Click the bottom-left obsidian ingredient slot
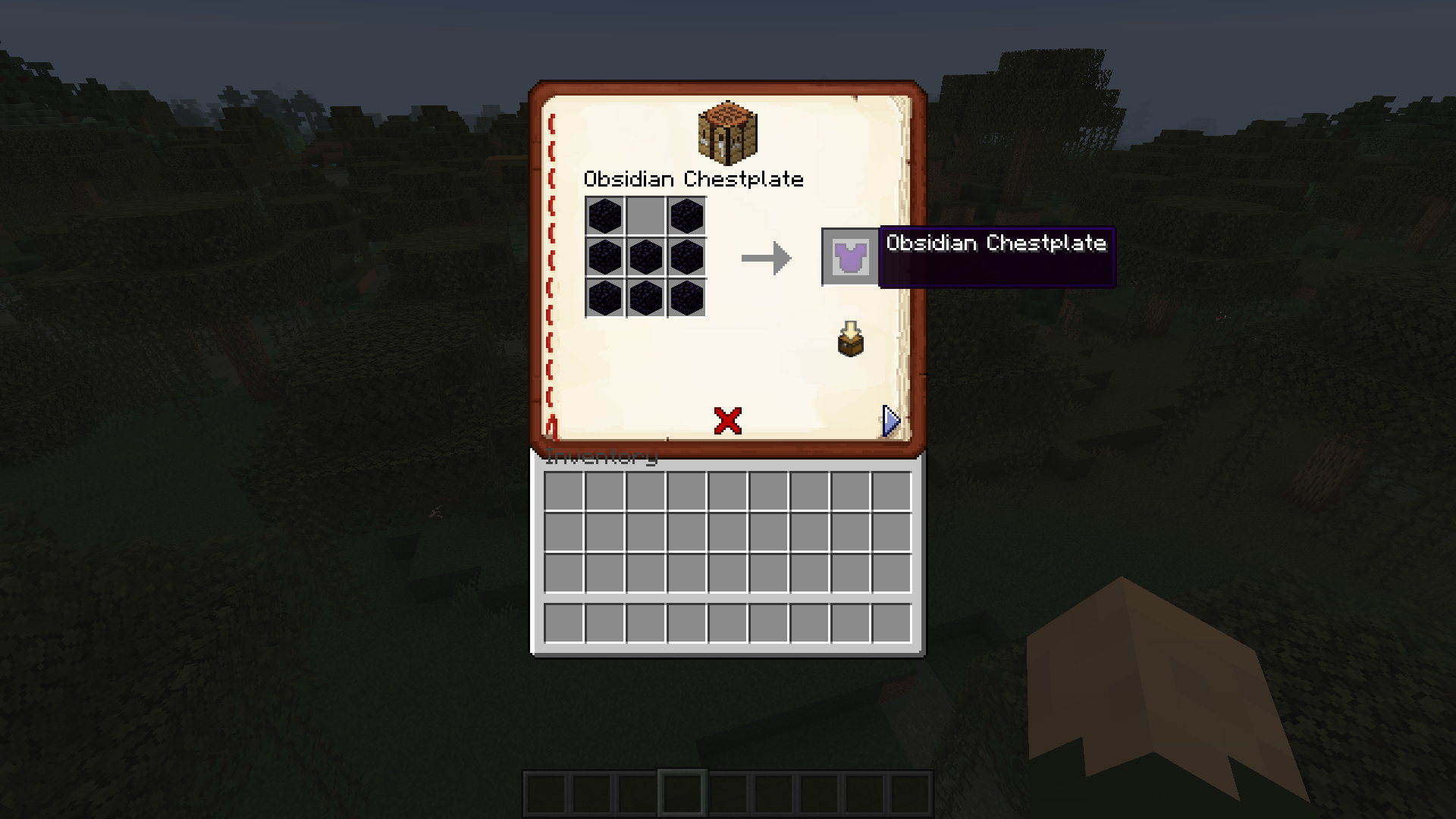 point(606,299)
